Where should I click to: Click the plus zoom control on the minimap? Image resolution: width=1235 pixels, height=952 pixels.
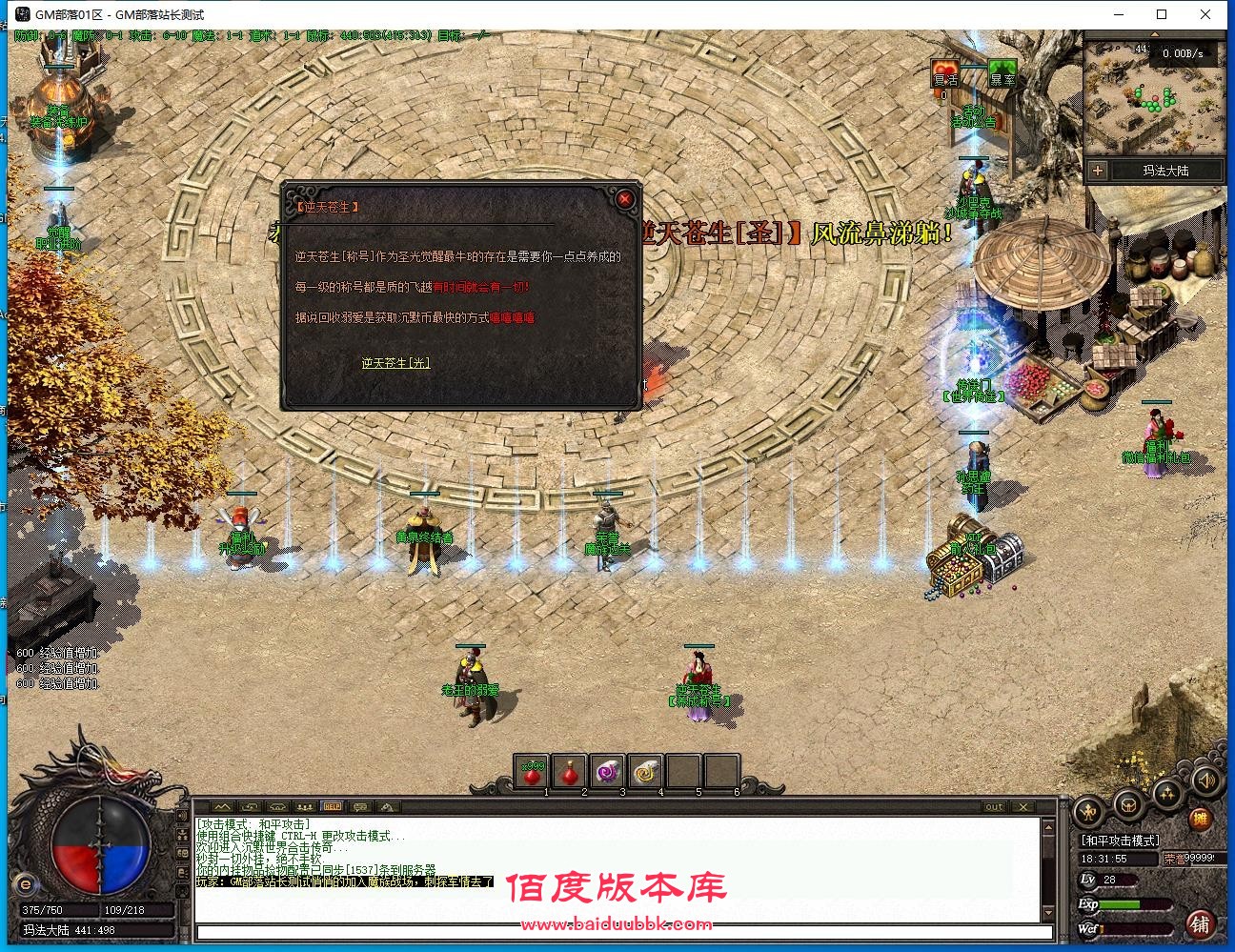click(1098, 171)
